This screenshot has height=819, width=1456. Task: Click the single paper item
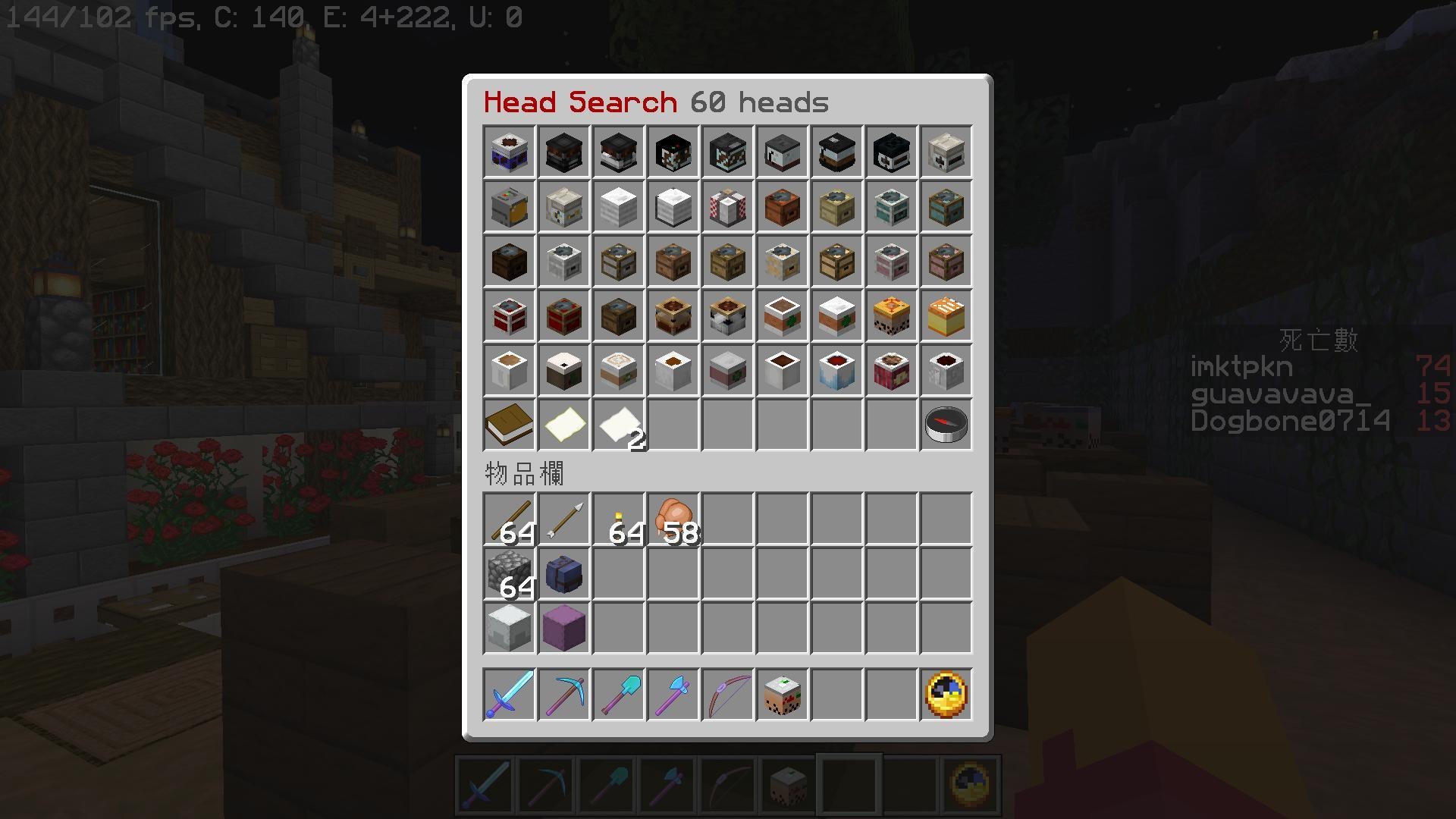[x=563, y=425]
